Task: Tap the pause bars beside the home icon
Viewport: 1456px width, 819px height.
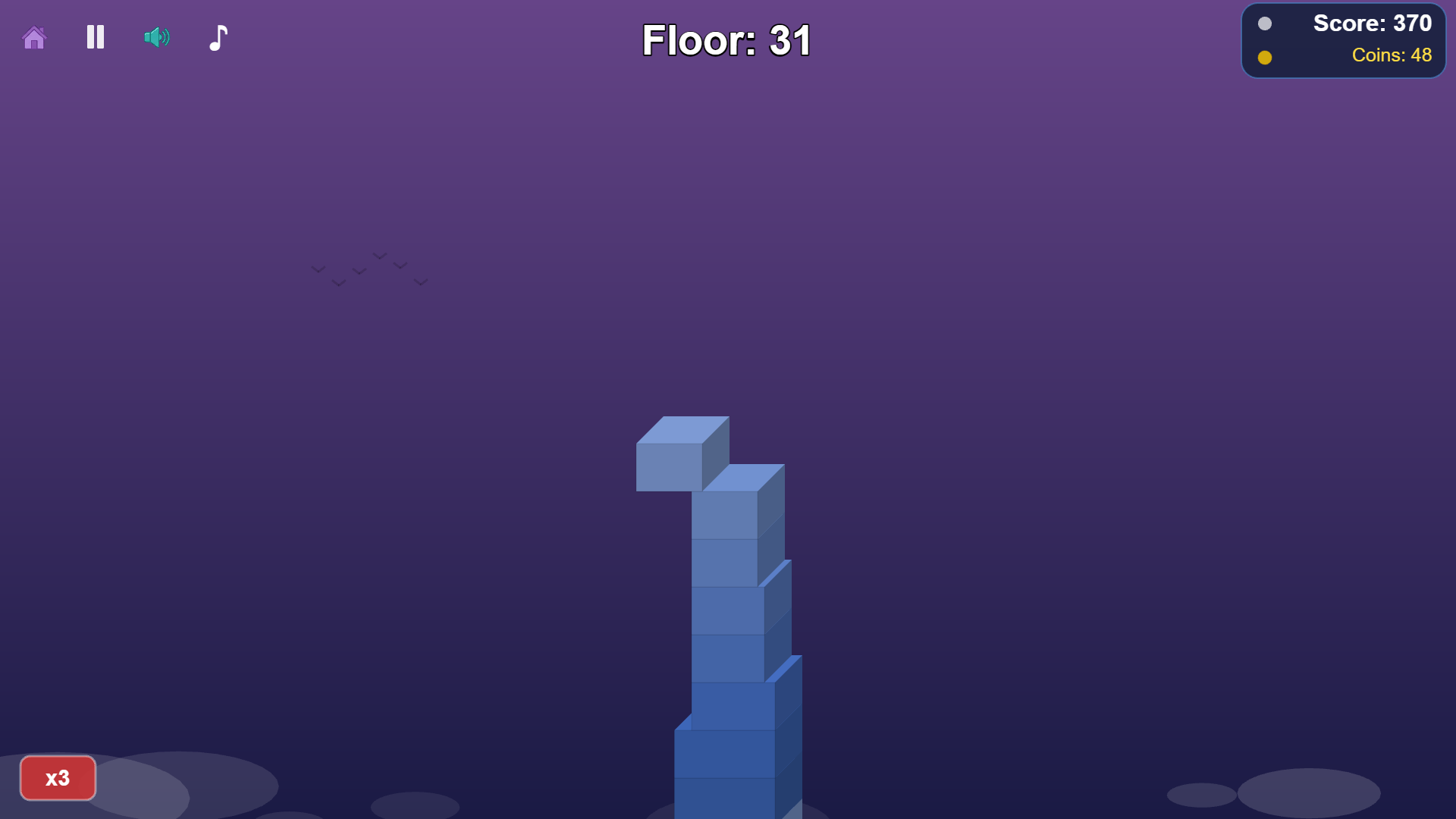Action: (95, 37)
